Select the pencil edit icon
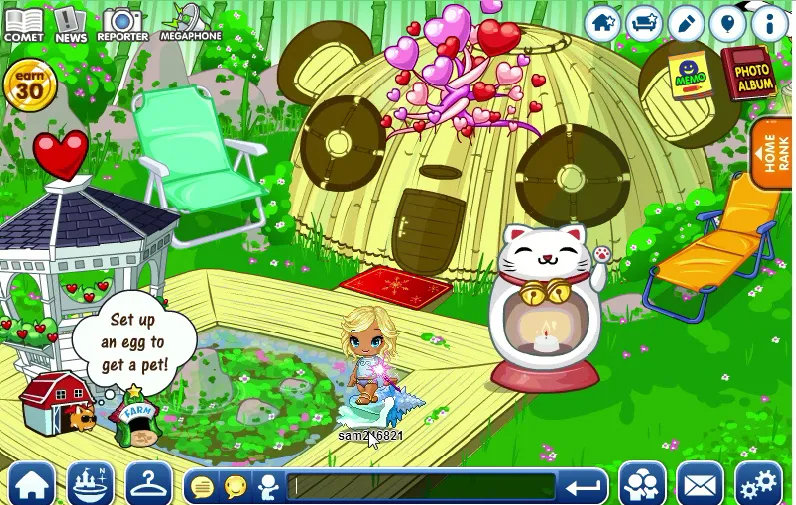Screen dimensions: 796x505 click(686, 22)
